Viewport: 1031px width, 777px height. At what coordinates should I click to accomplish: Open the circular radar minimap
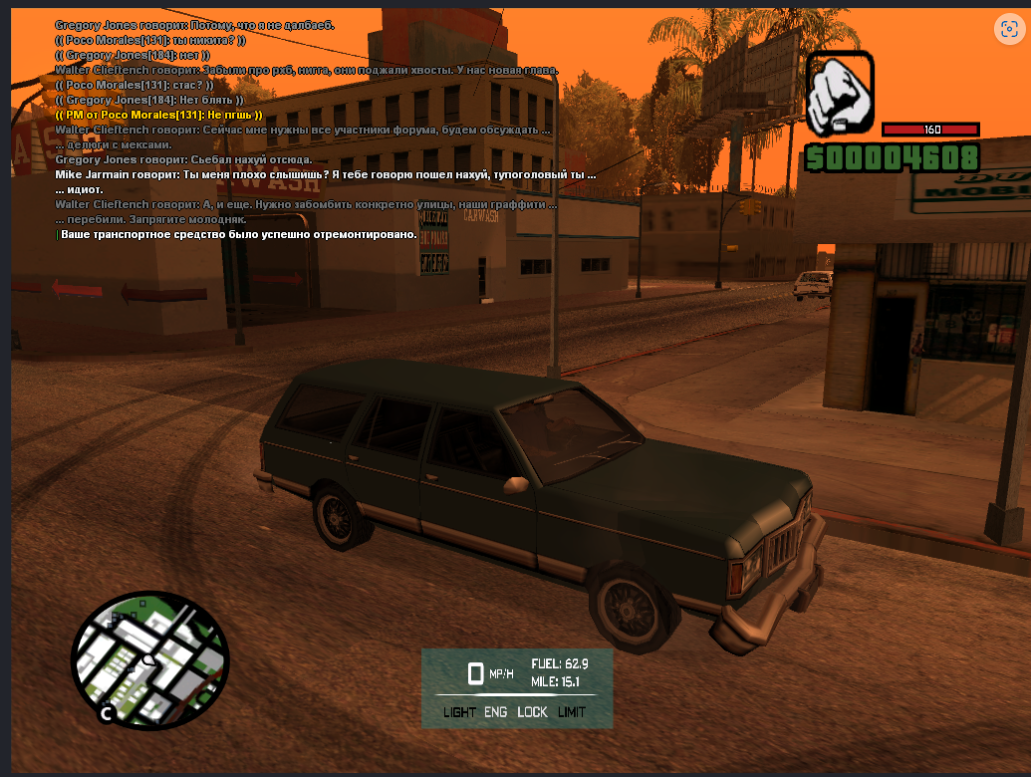pos(150,660)
